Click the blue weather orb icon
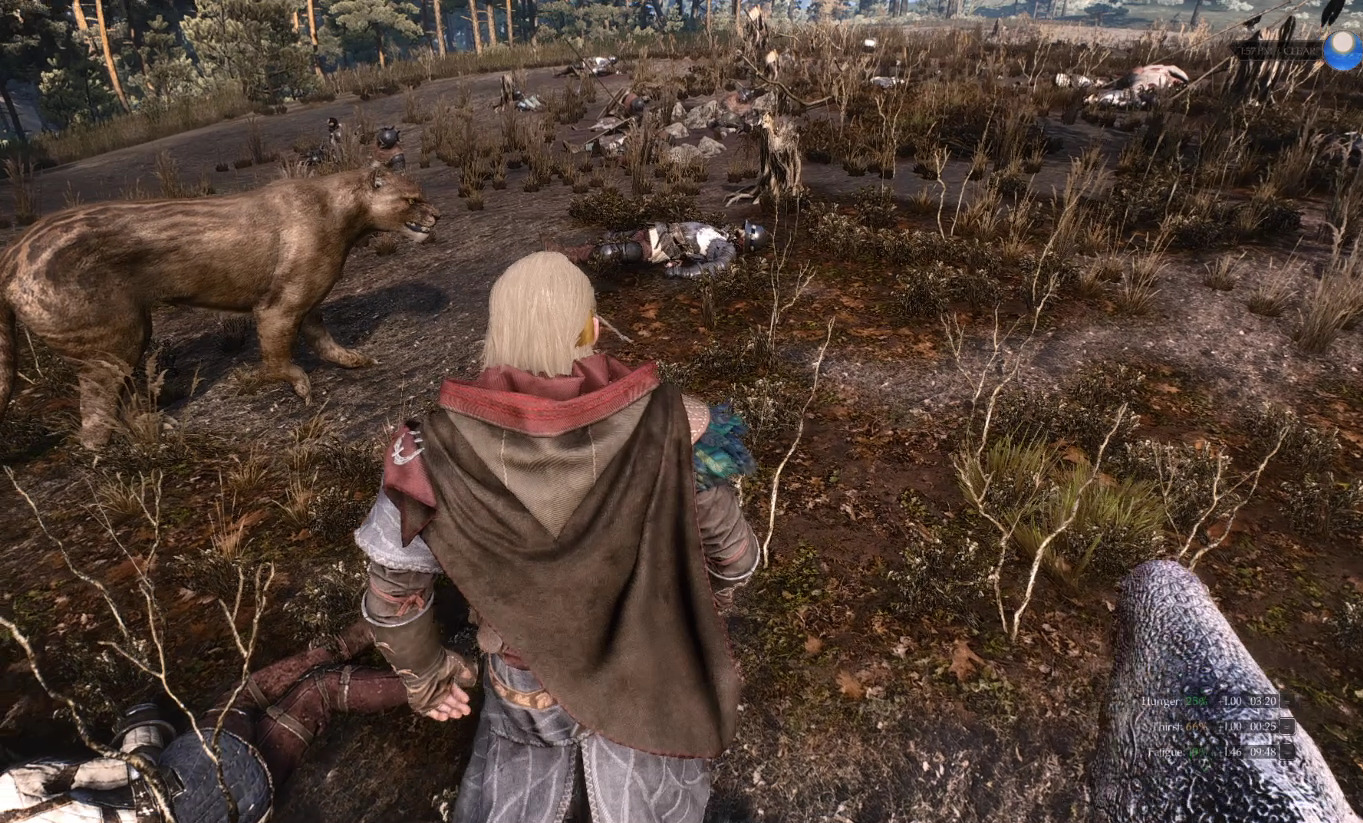 [x=1342, y=49]
